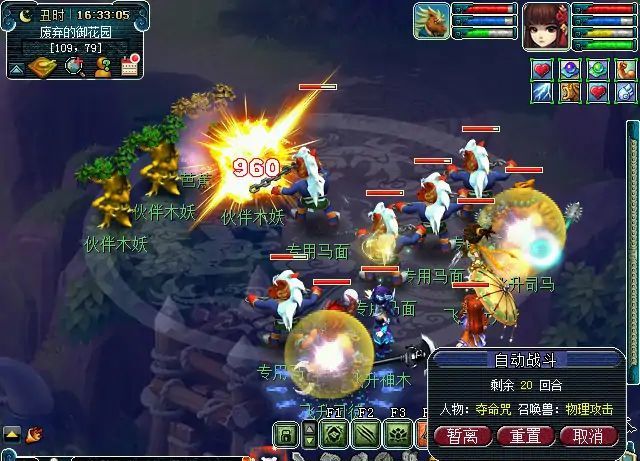Open the calendar events icon
Screen dimensions: 640x461
[x=130, y=67]
